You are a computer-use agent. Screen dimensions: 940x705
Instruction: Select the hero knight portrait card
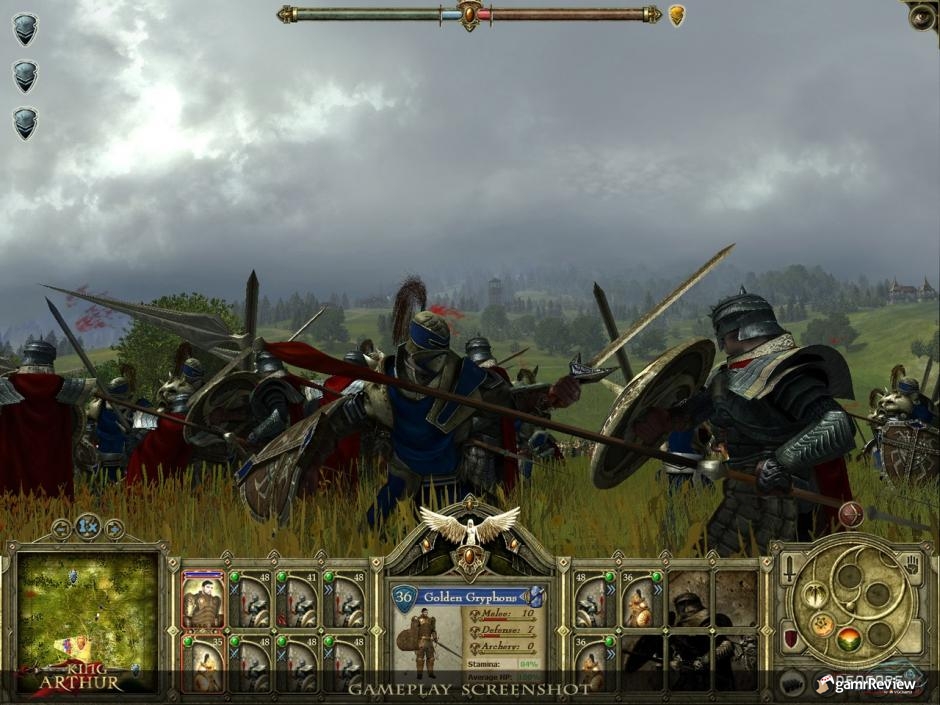pyautogui.click(x=203, y=599)
